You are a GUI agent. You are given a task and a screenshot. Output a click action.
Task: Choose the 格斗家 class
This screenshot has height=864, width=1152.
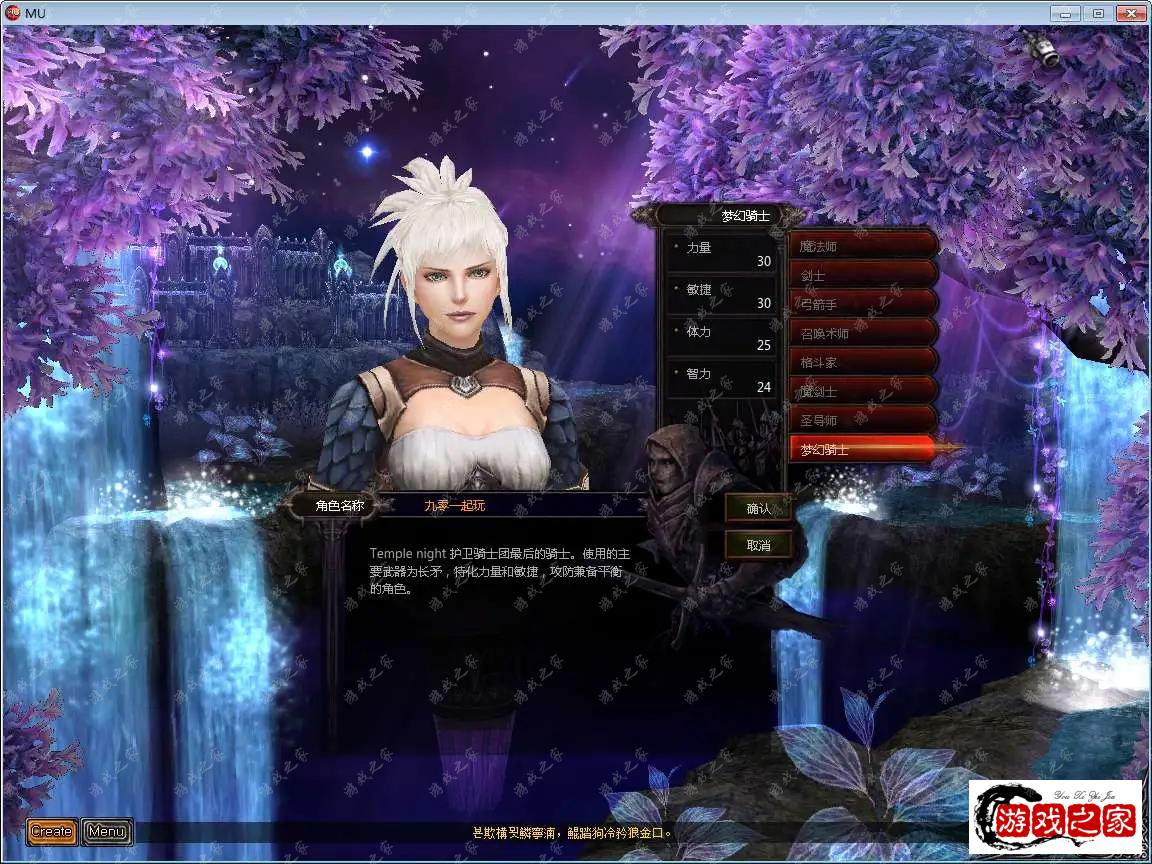tap(862, 362)
